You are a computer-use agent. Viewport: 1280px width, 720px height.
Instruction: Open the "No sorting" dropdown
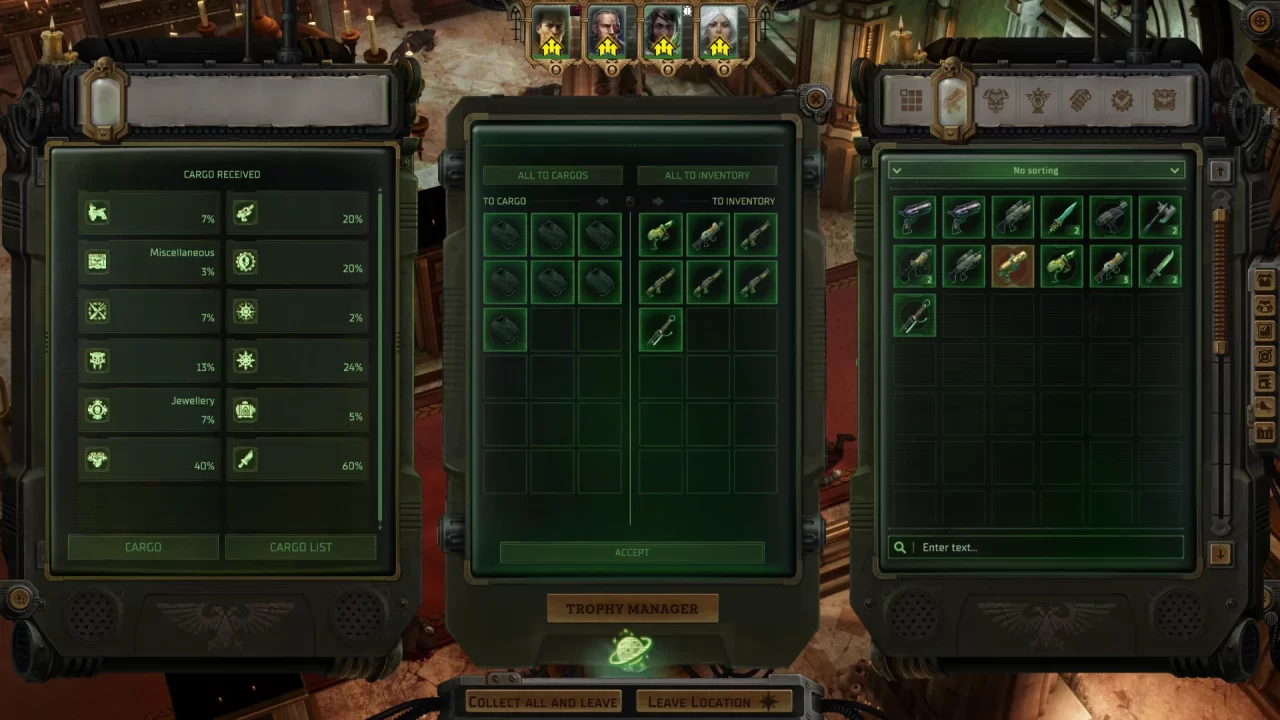click(1035, 170)
